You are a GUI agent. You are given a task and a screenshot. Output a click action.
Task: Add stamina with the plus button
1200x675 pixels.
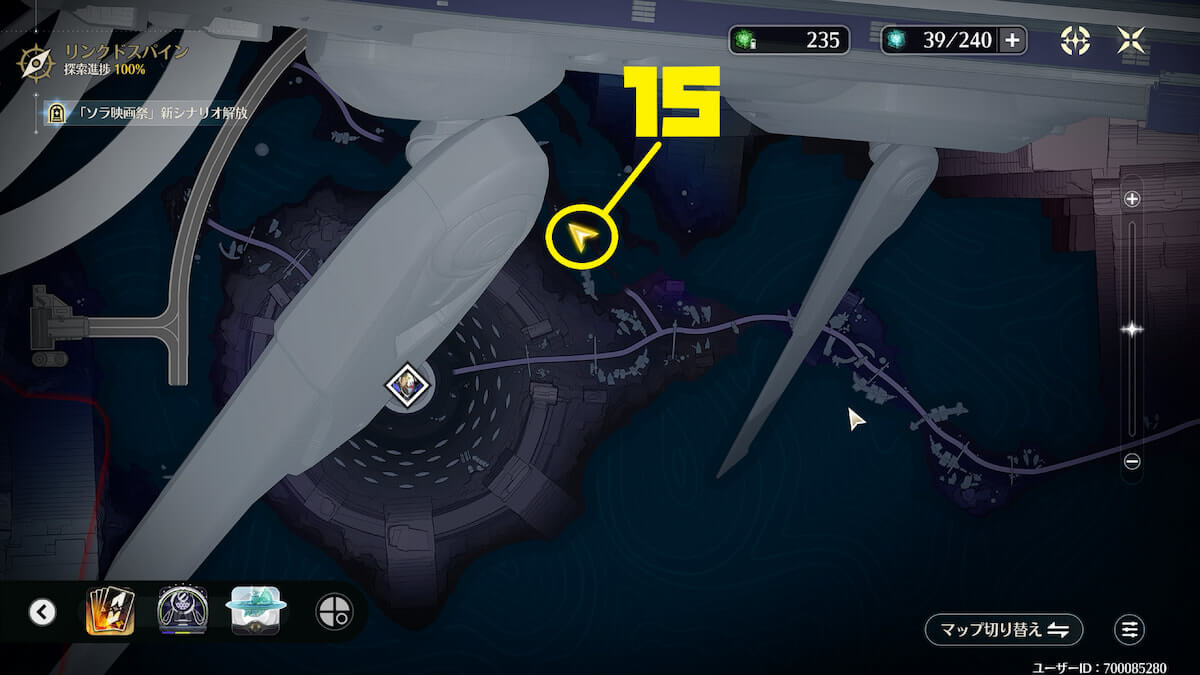tap(1012, 40)
